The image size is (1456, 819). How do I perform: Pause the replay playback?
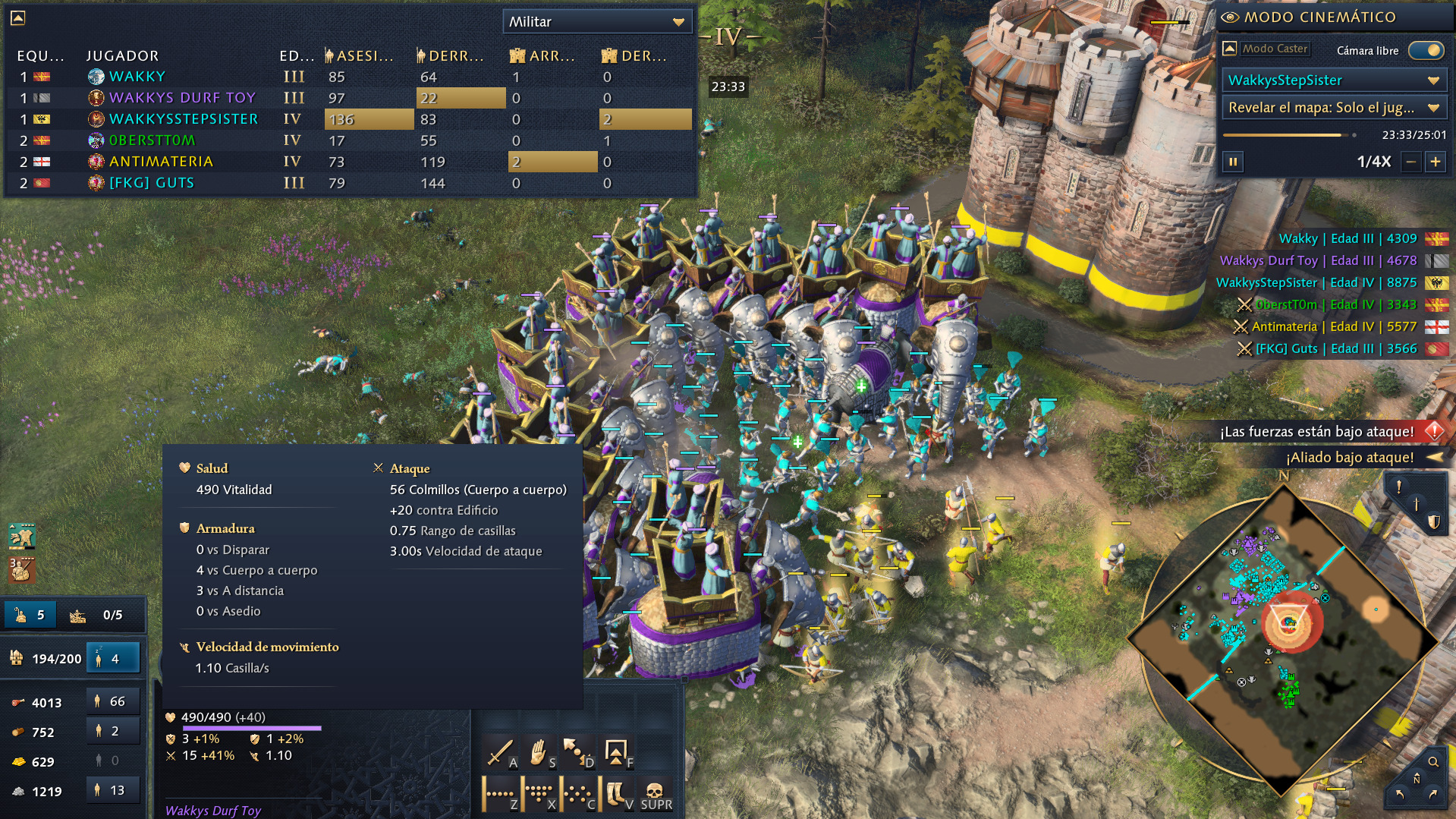[x=1233, y=162]
